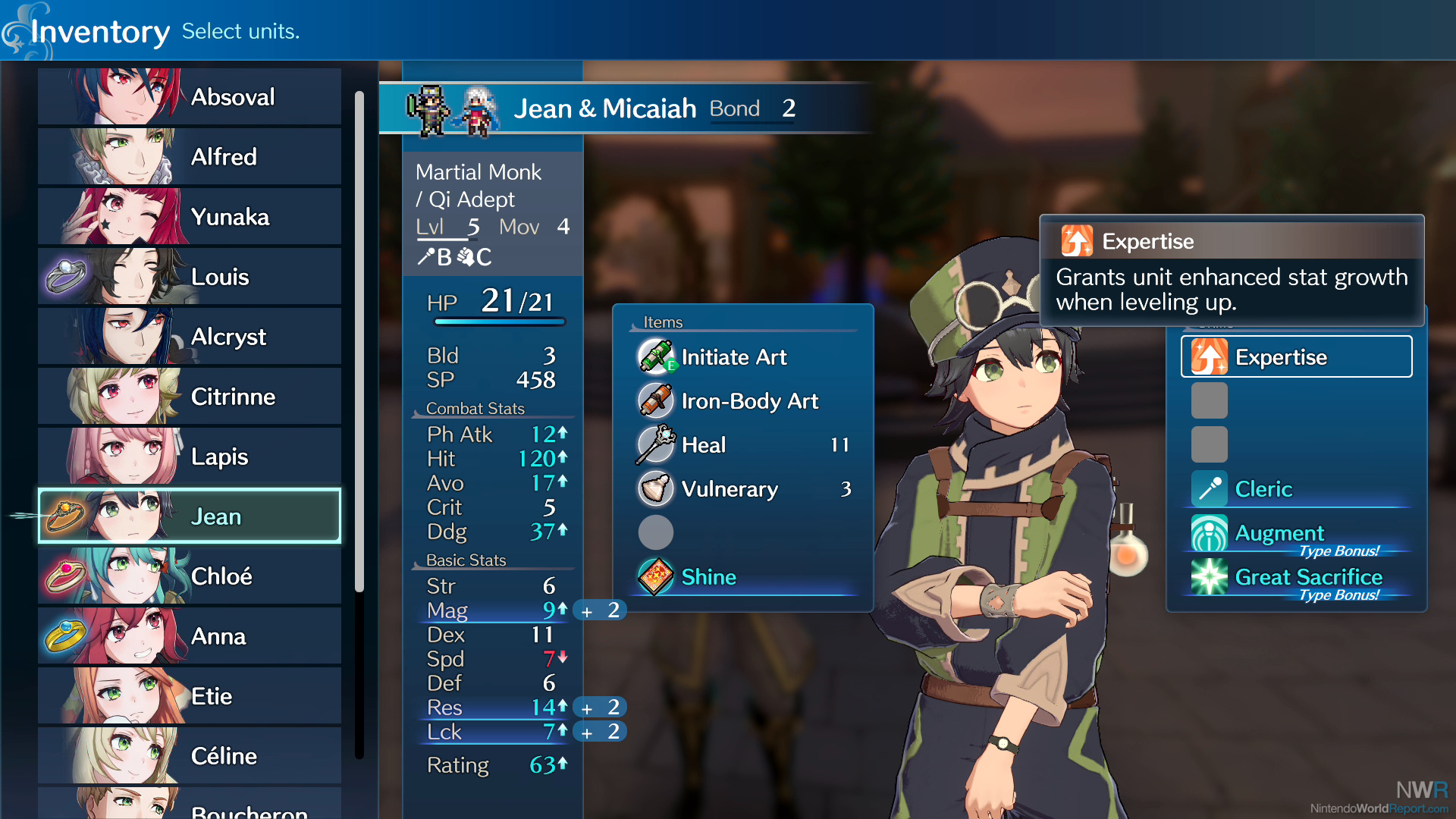The height and width of the screenshot is (819, 1456).
Task: Click the Great Sacrifice skill icon
Action: point(1207,577)
